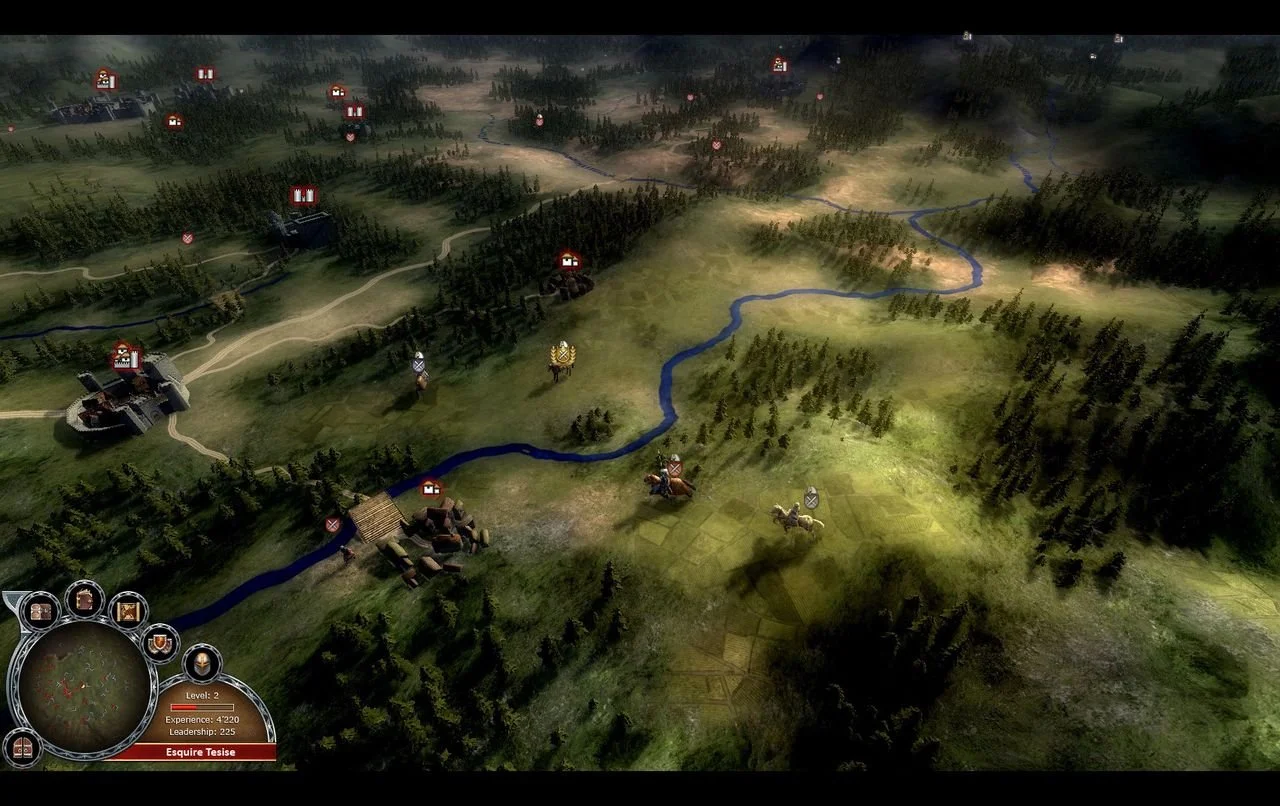This screenshot has height=806, width=1280.
Task: Click the red experience progress bar
Action: tap(203, 707)
